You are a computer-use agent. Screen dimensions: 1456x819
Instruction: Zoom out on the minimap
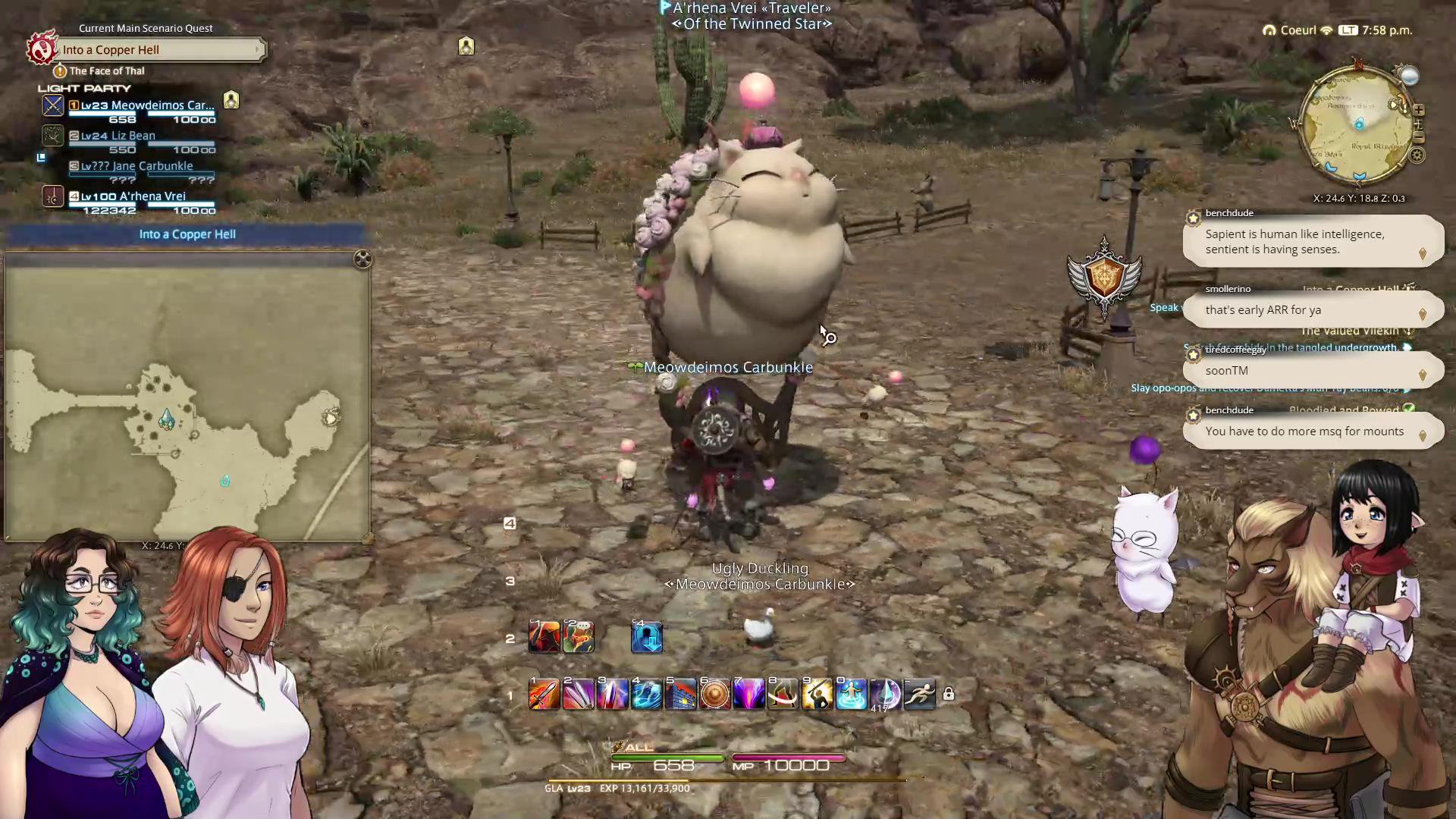(x=1419, y=137)
